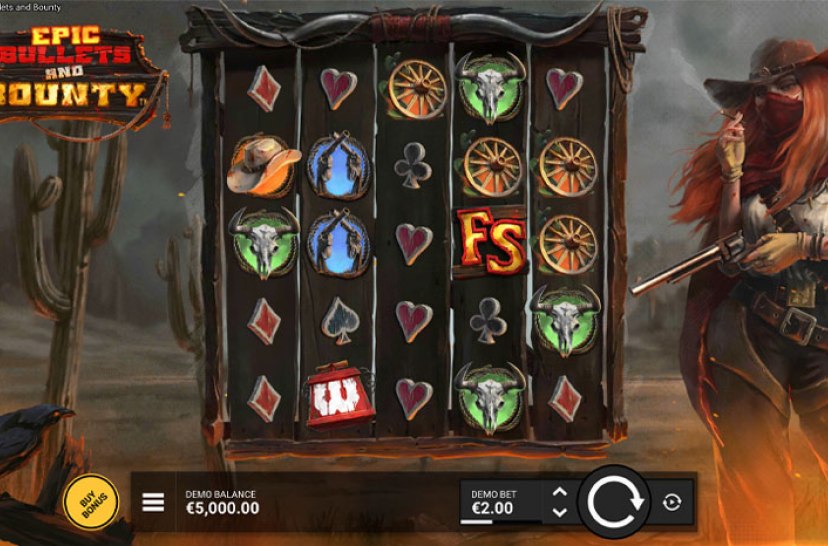The image size is (828, 546).
Task: Decrease the bet with the down arrow
Action: [x=560, y=511]
